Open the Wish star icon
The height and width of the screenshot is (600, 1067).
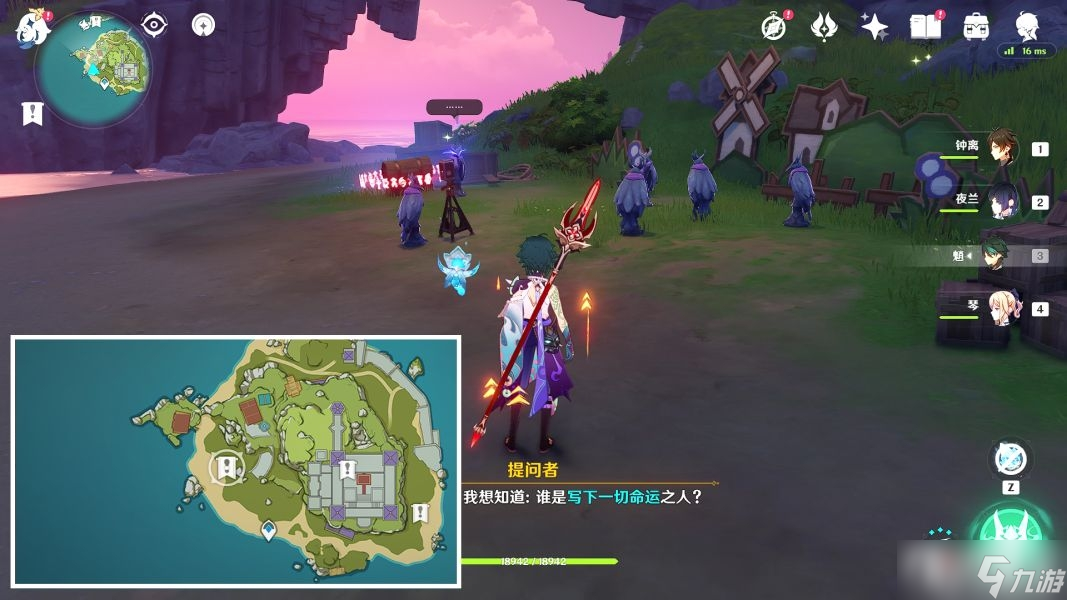pyautogui.click(x=874, y=27)
